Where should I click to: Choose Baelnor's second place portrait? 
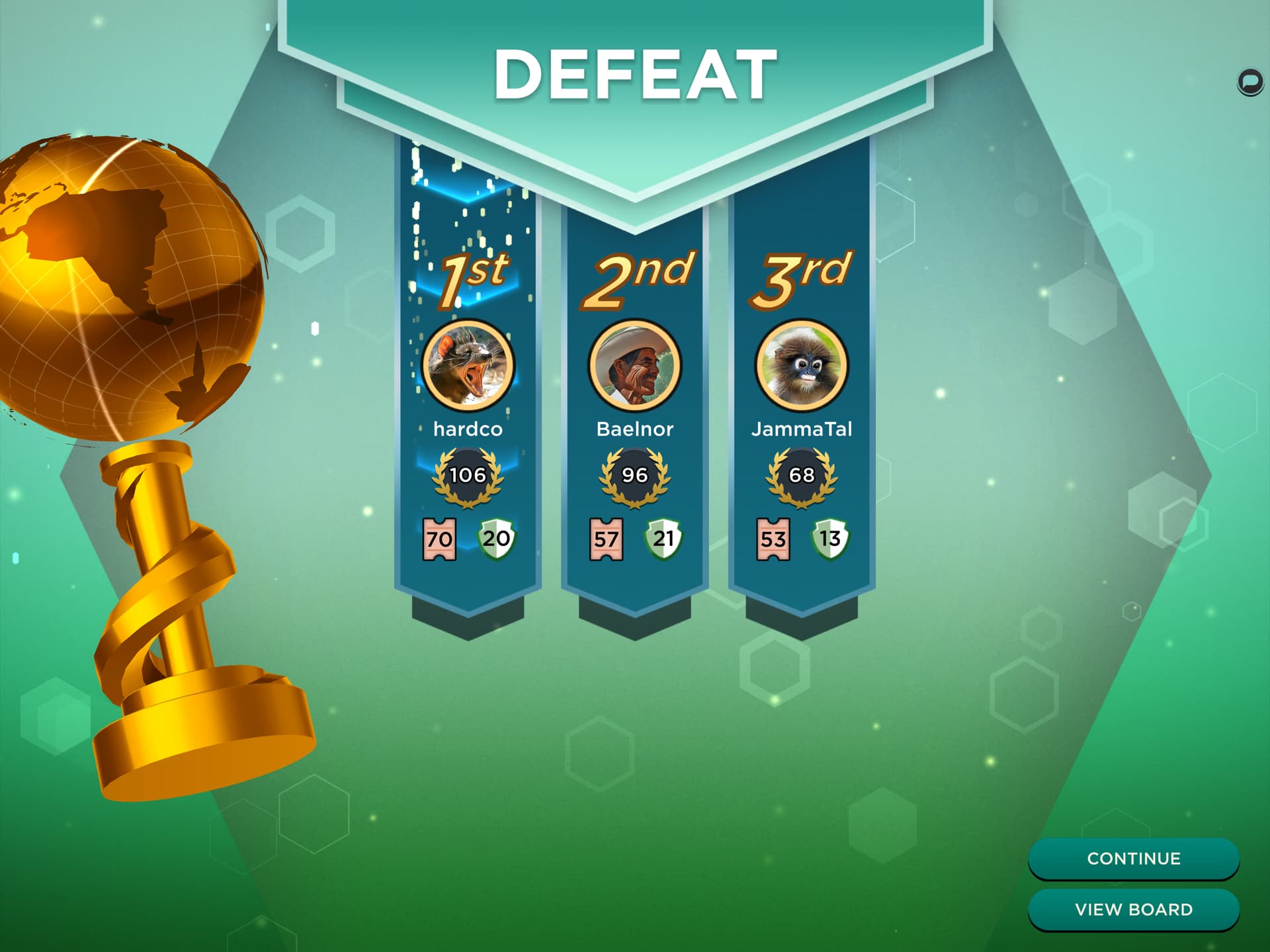[x=634, y=366]
